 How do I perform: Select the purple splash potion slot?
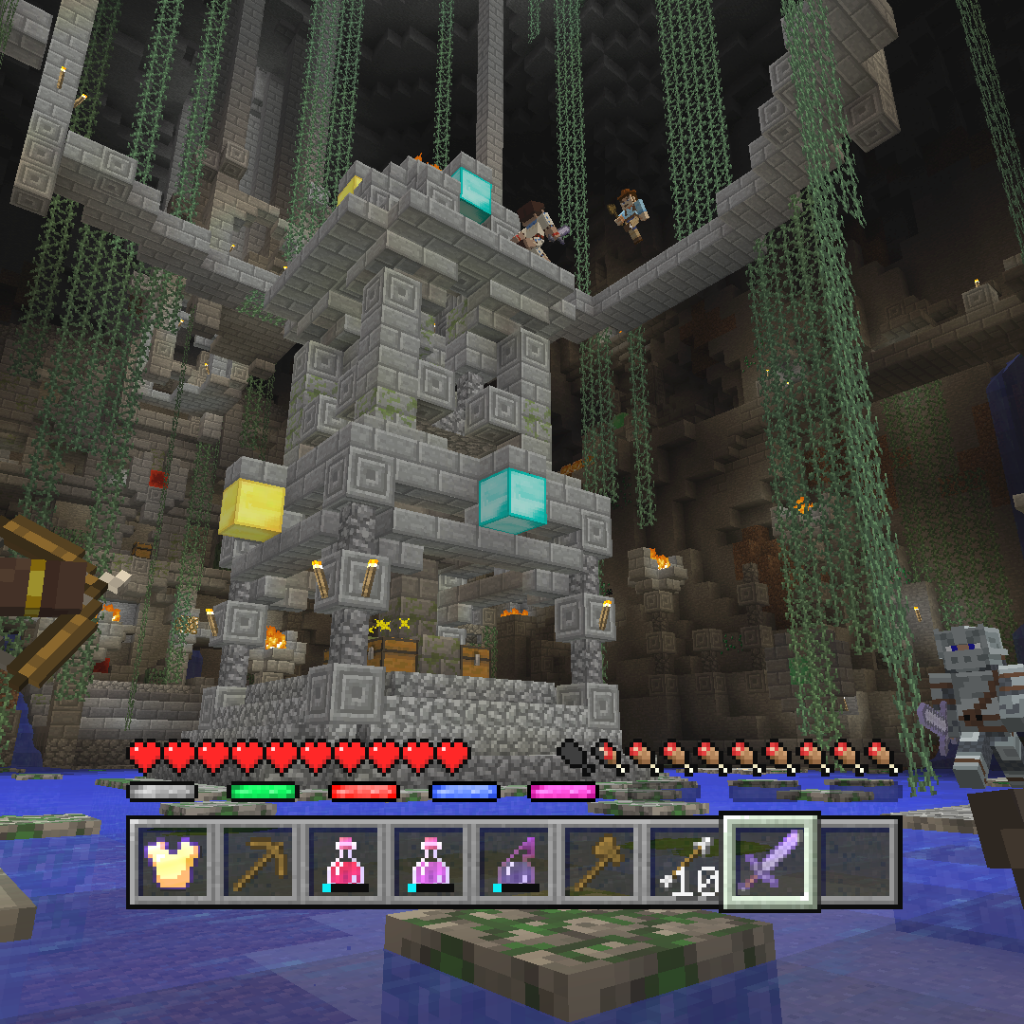click(x=515, y=863)
